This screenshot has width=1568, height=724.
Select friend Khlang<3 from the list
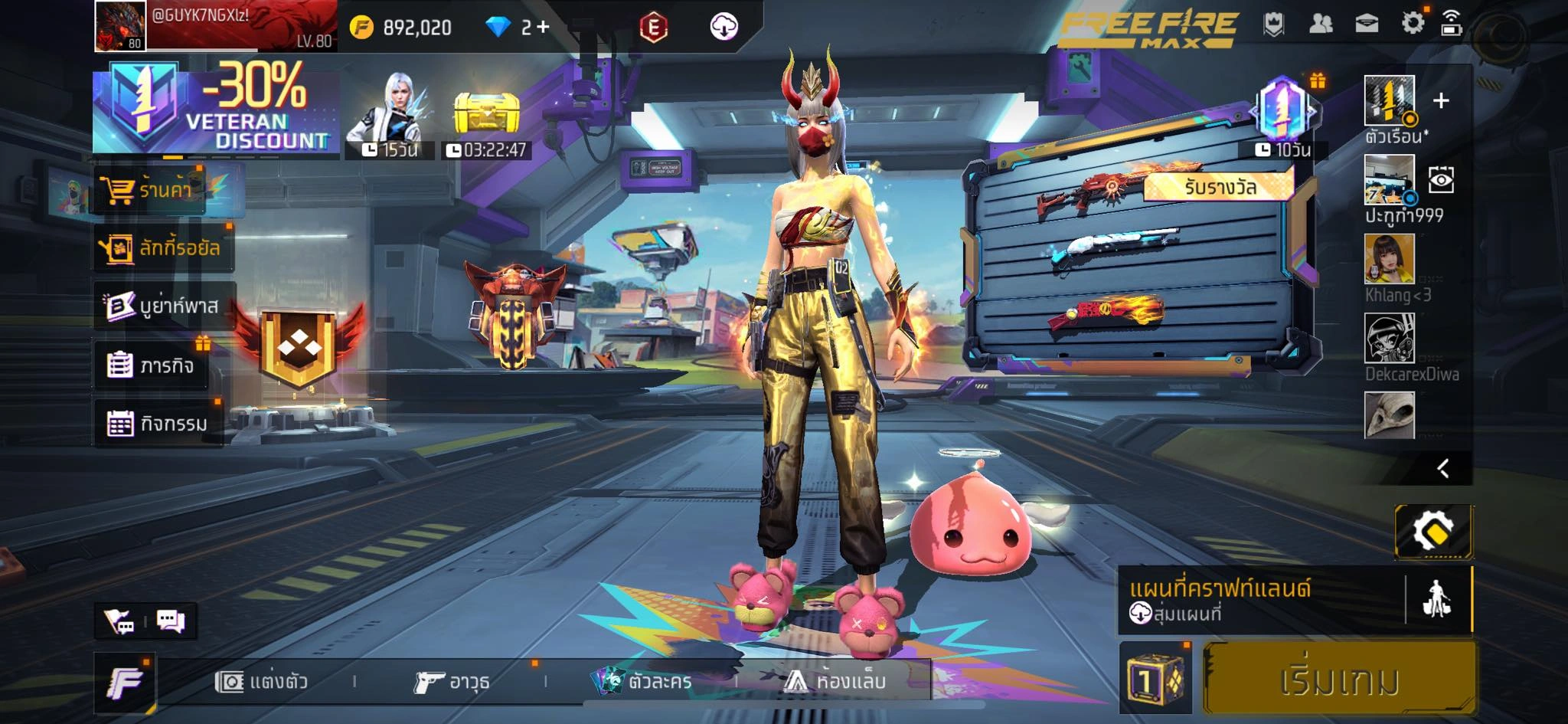1390,260
